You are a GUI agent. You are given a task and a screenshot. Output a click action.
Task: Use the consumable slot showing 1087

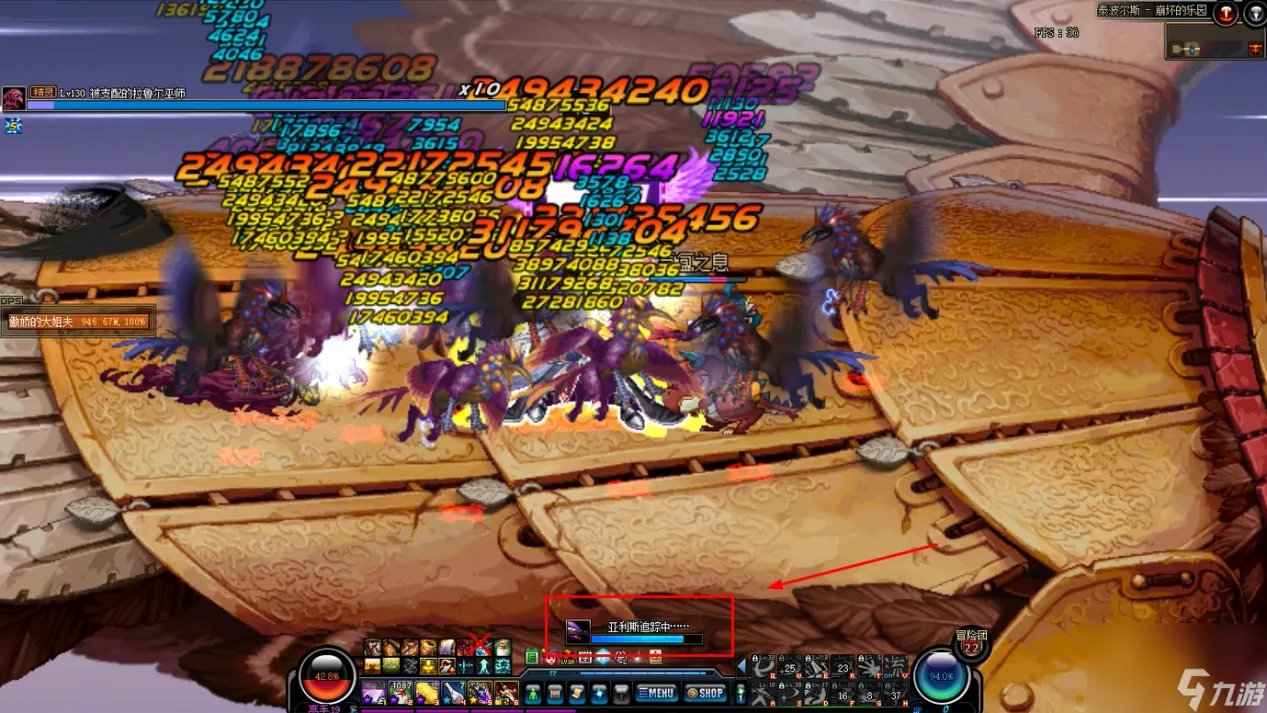coord(401,691)
